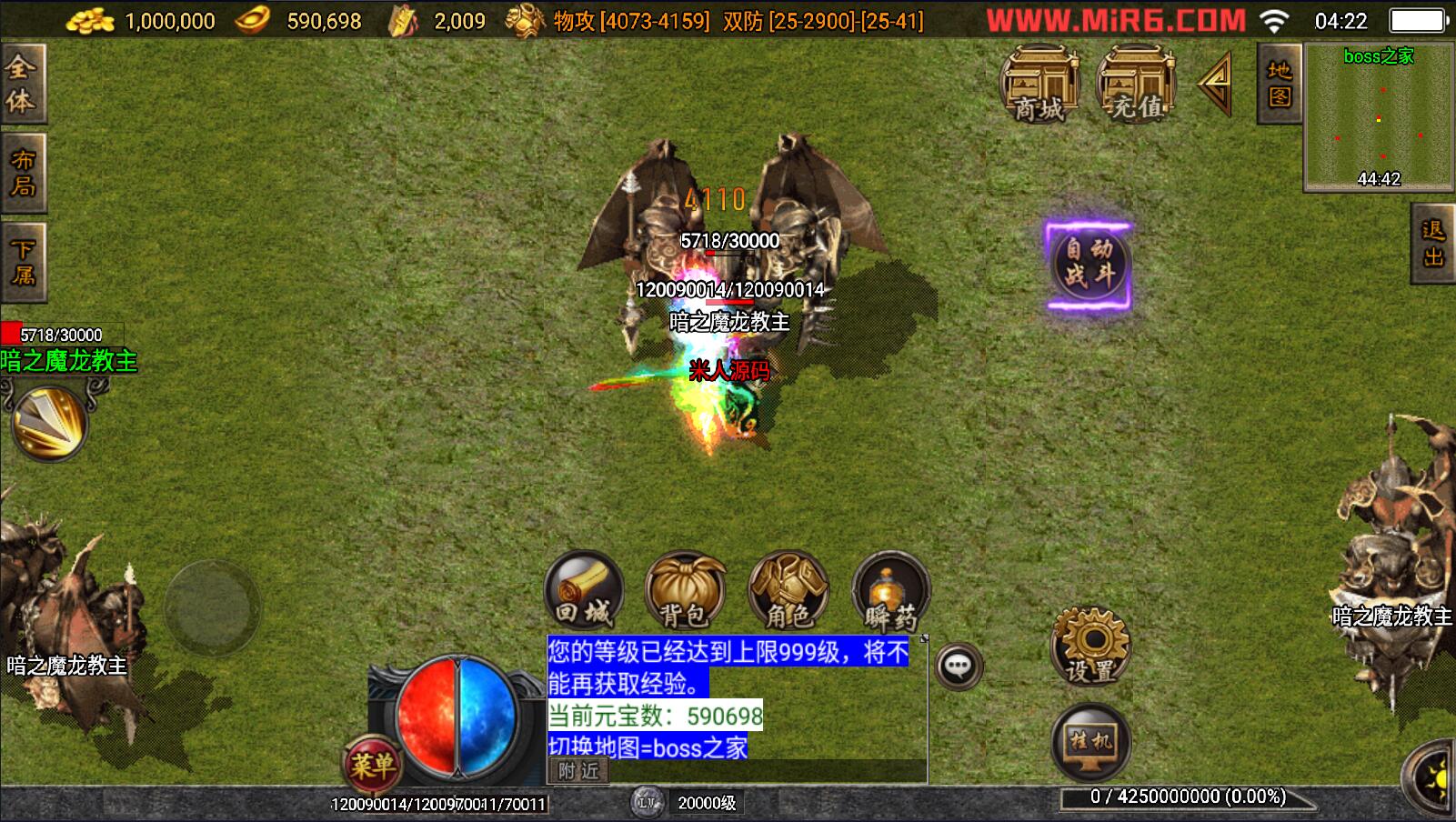
Task: Toggle 自动战斗 auto battle
Action: (1089, 264)
